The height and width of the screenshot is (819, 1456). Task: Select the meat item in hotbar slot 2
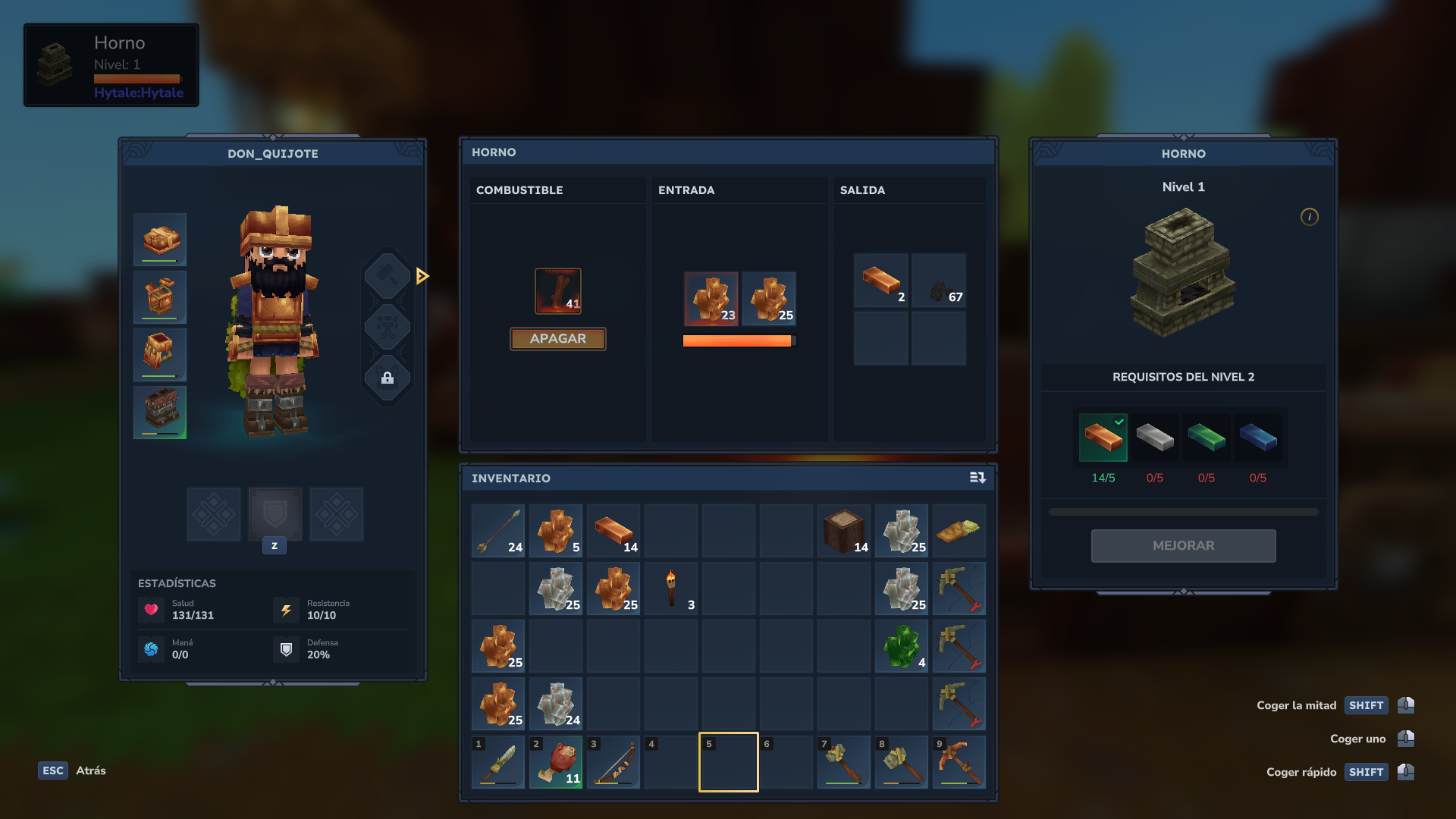coord(556,762)
